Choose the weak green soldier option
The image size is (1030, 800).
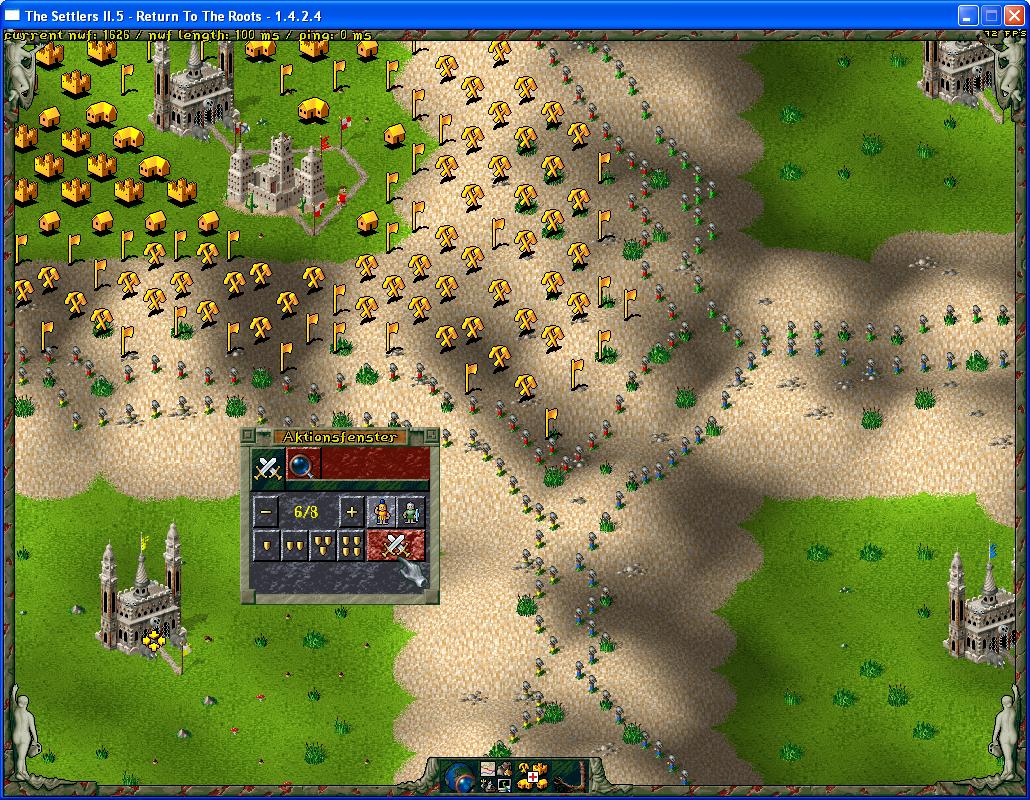[x=410, y=513]
